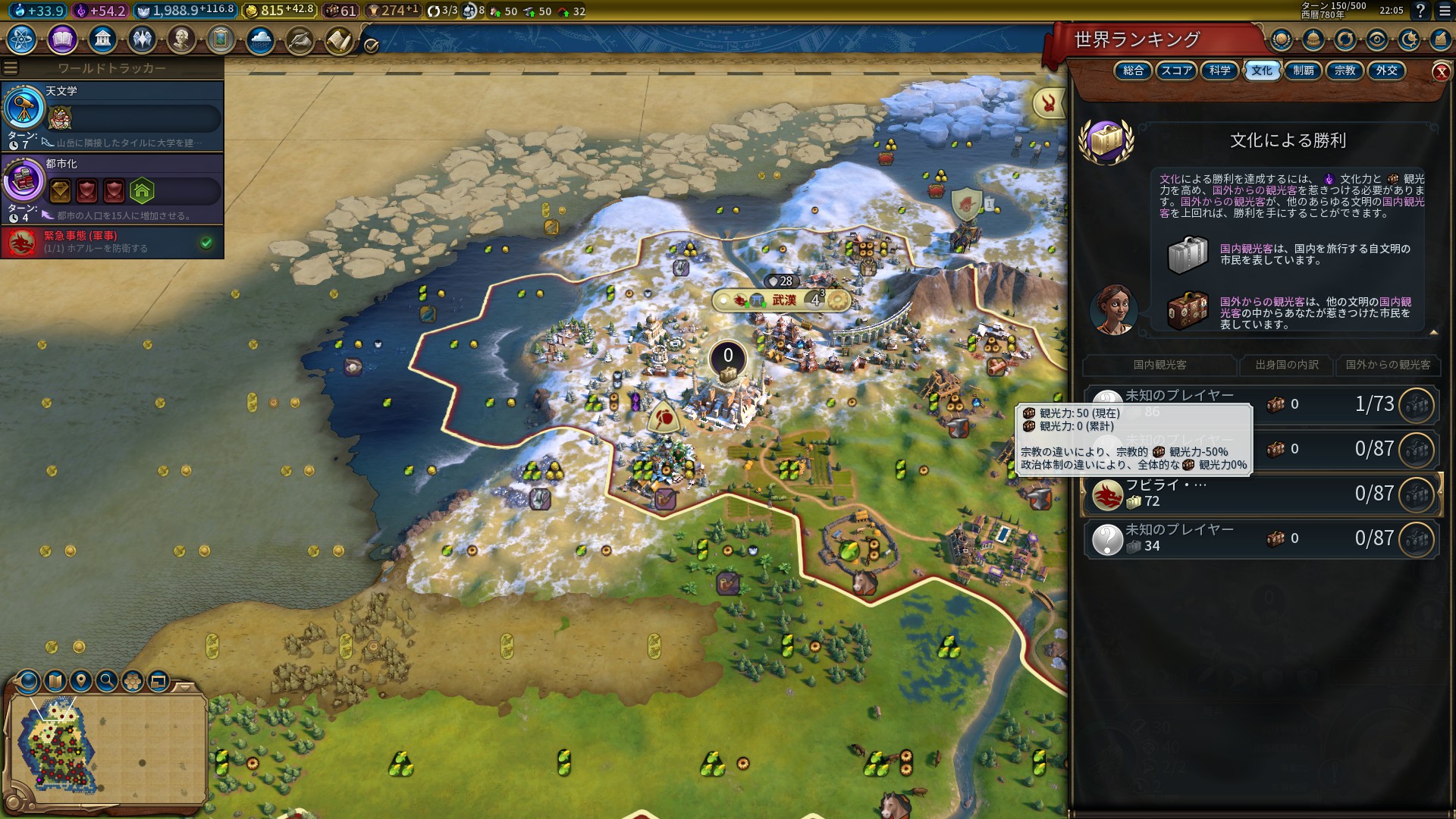This screenshot has width=1456, height=819.
Task: Switch to the 宗教 religion tab
Action: (1345, 71)
